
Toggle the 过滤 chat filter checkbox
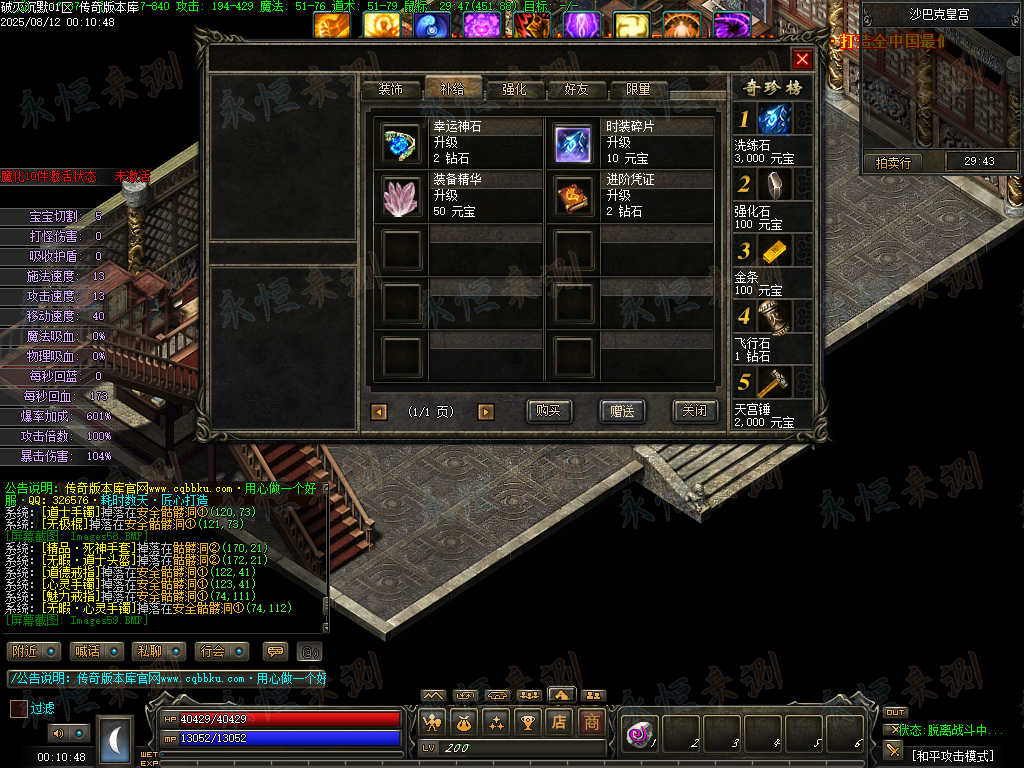coord(19,708)
